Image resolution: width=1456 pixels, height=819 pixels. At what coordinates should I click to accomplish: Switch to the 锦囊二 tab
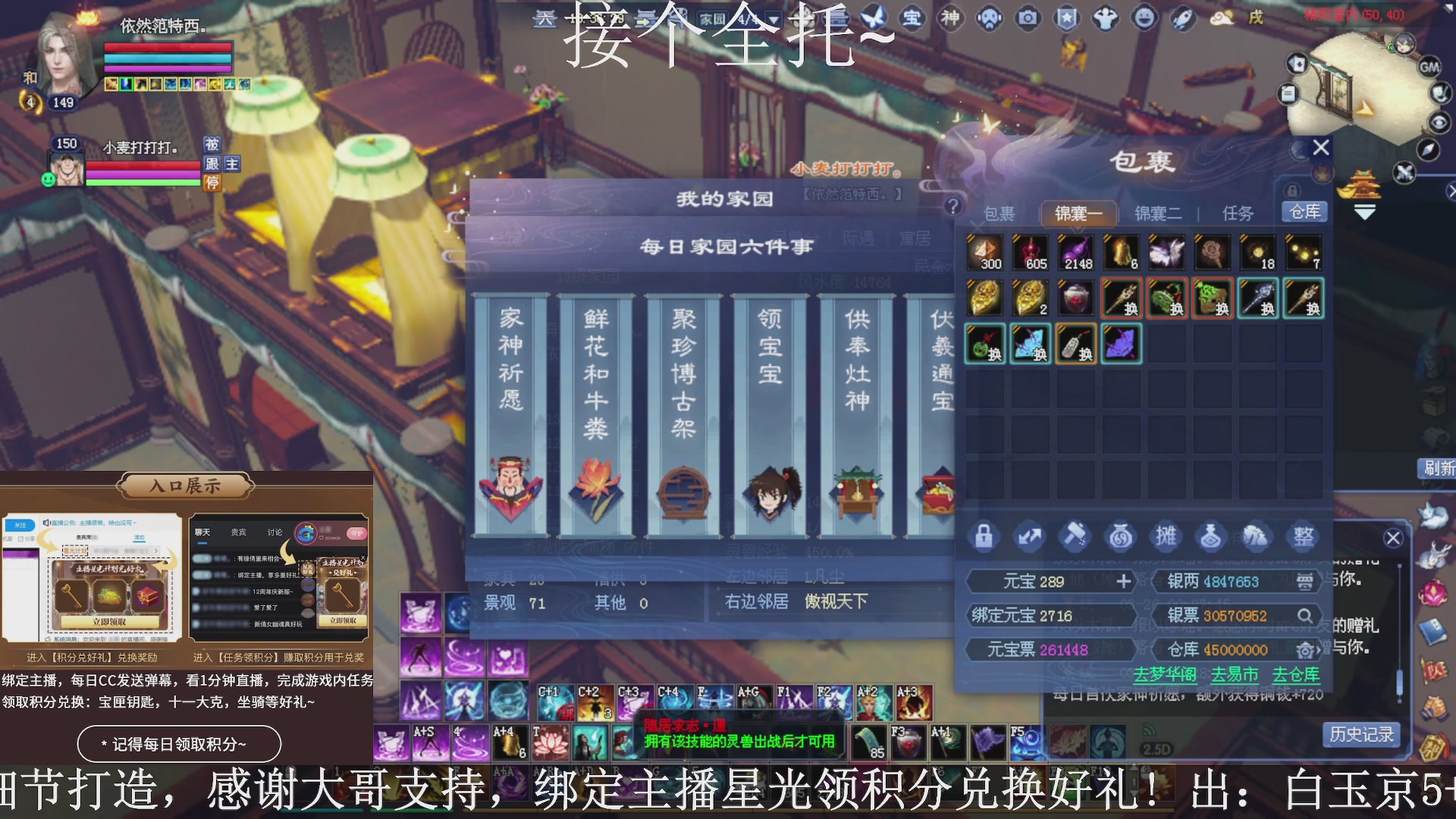[1158, 213]
